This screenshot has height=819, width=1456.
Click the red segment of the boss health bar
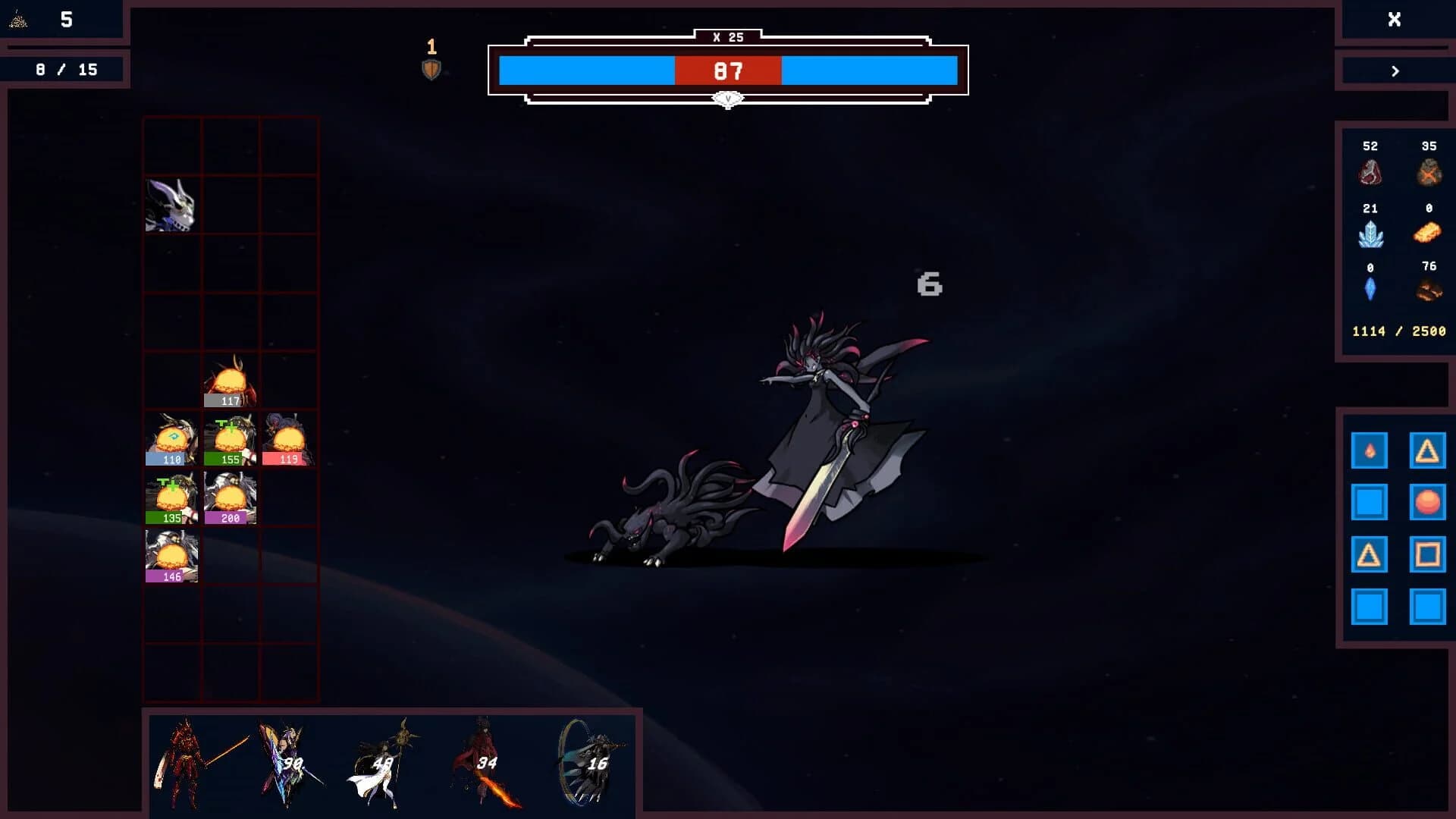[x=726, y=71]
